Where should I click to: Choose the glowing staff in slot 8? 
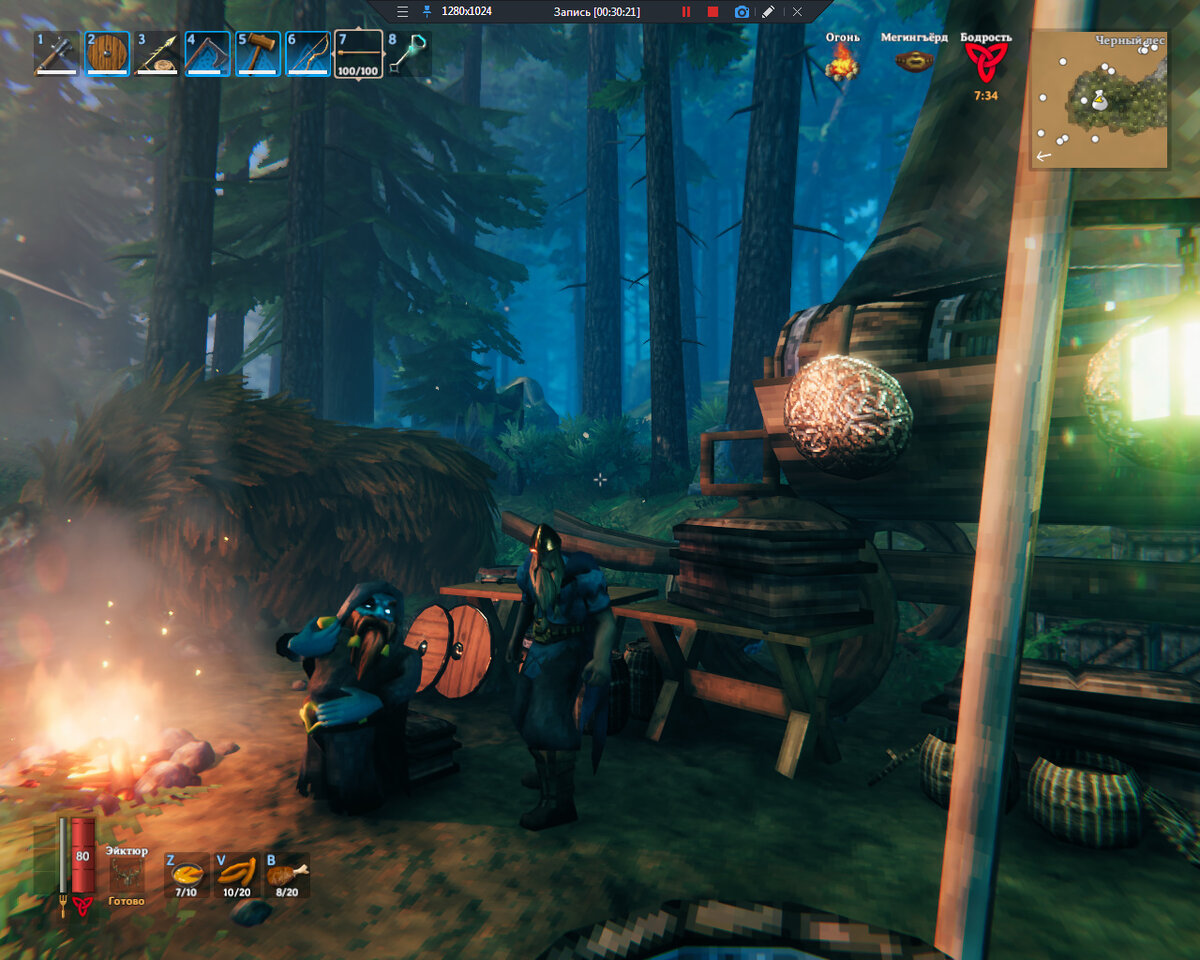coord(407,54)
